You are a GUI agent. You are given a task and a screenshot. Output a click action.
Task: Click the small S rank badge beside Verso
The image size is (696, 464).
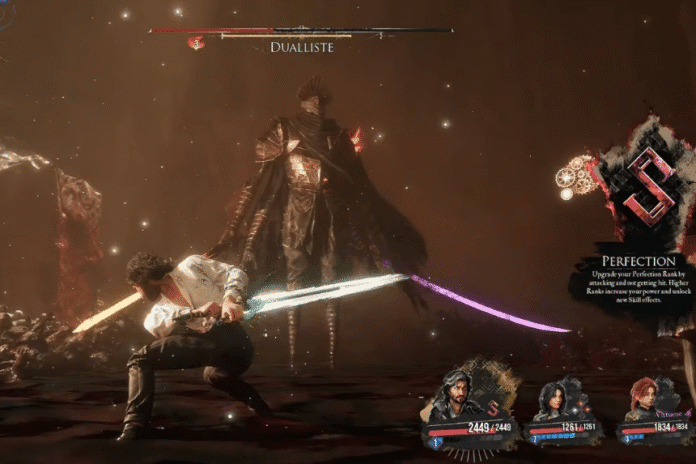click(x=494, y=411)
